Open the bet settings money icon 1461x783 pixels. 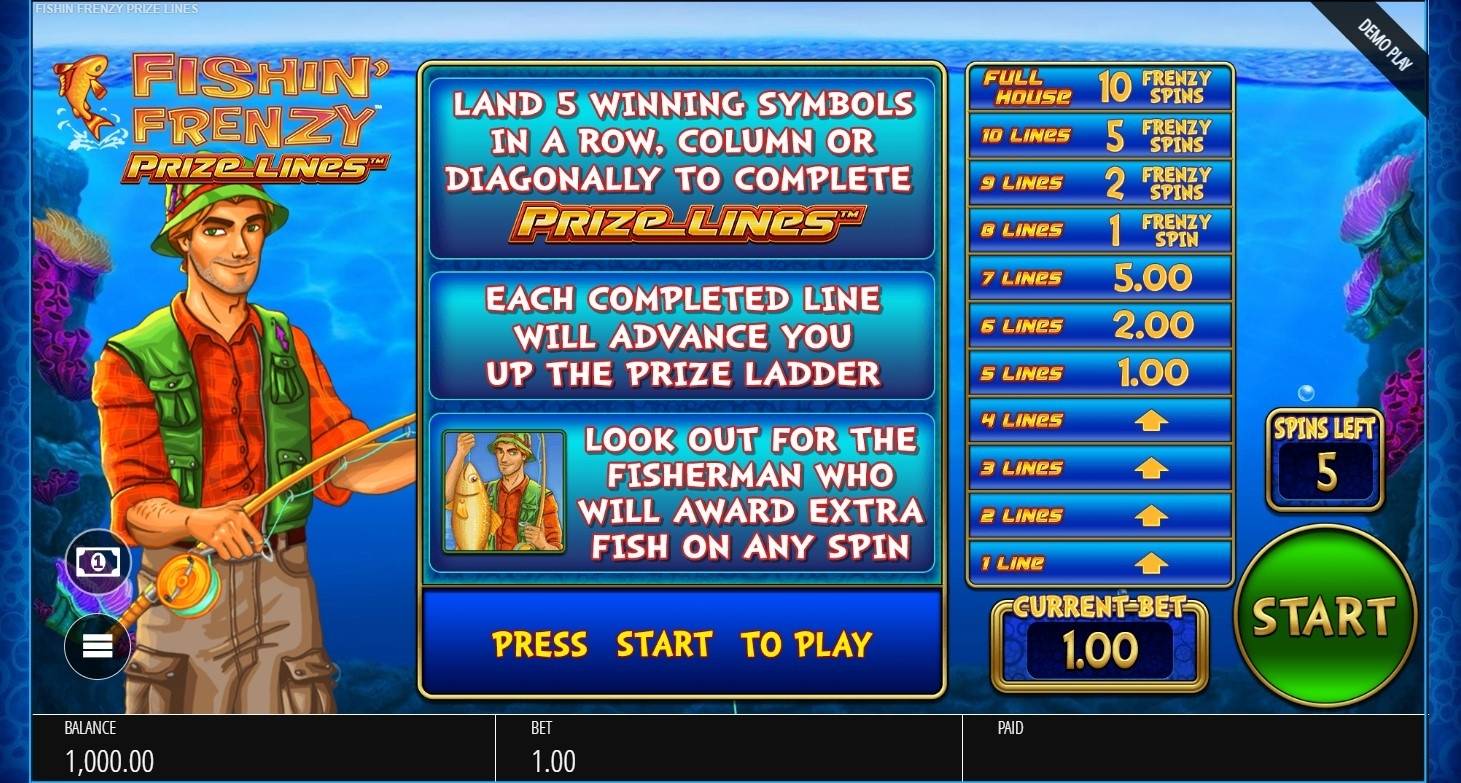point(97,561)
